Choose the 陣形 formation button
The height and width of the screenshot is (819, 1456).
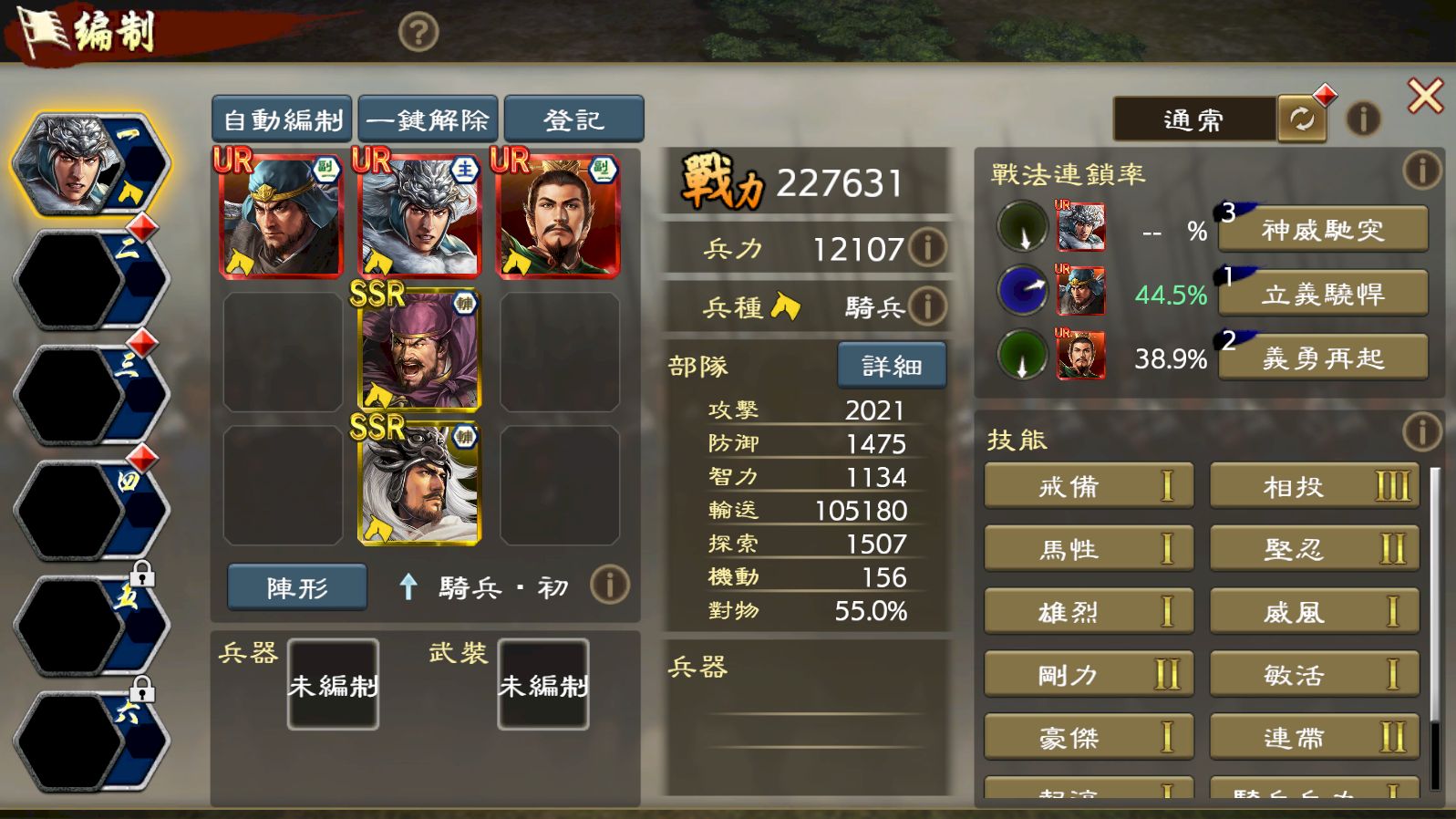(x=297, y=586)
